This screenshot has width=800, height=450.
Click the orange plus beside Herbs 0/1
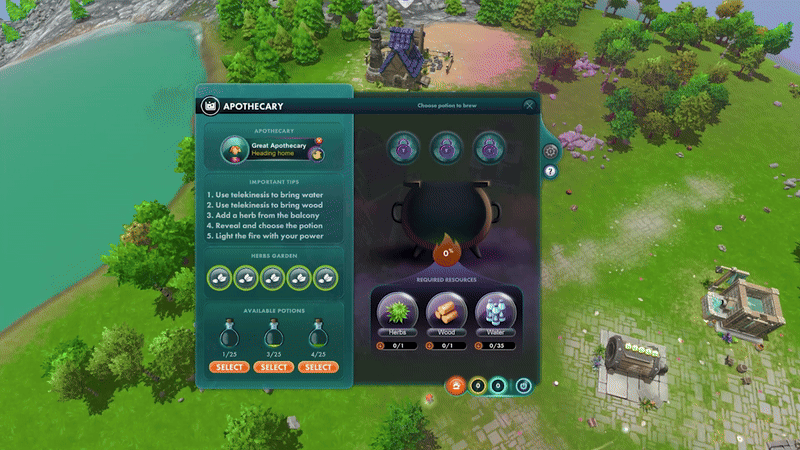(x=380, y=346)
